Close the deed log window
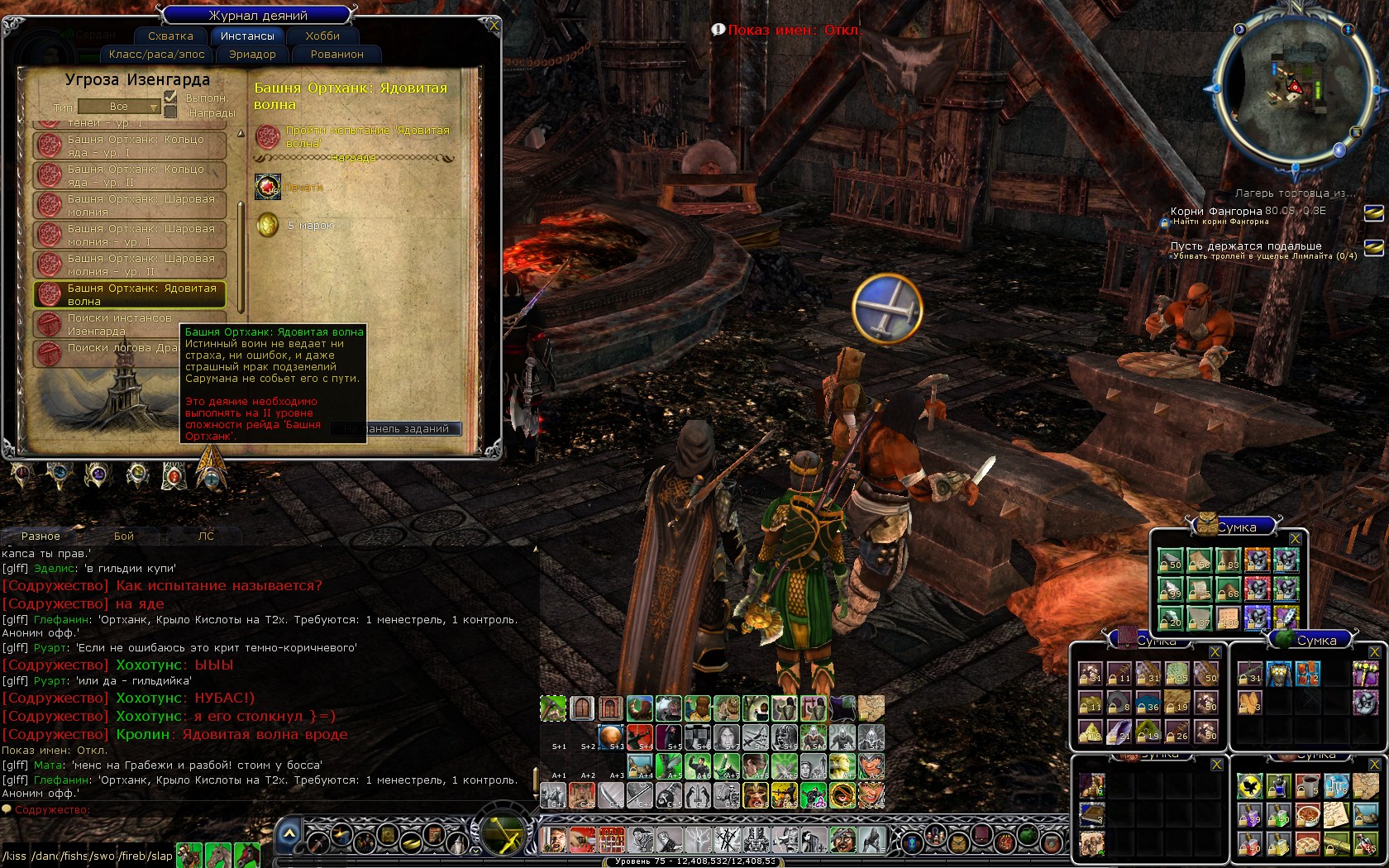This screenshot has height=868, width=1389. coord(494,26)
